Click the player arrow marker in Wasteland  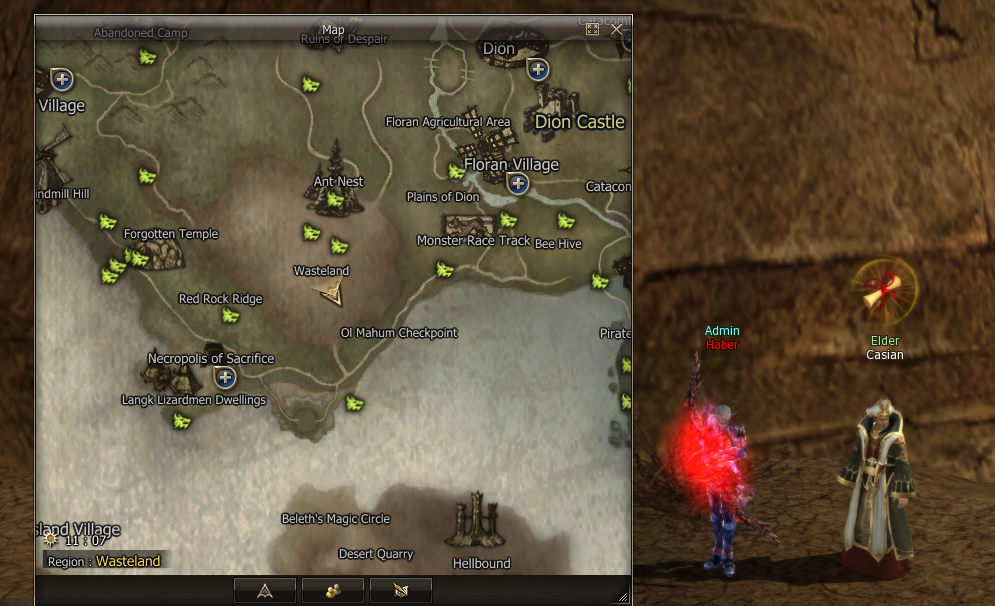[x=330, y=292]
